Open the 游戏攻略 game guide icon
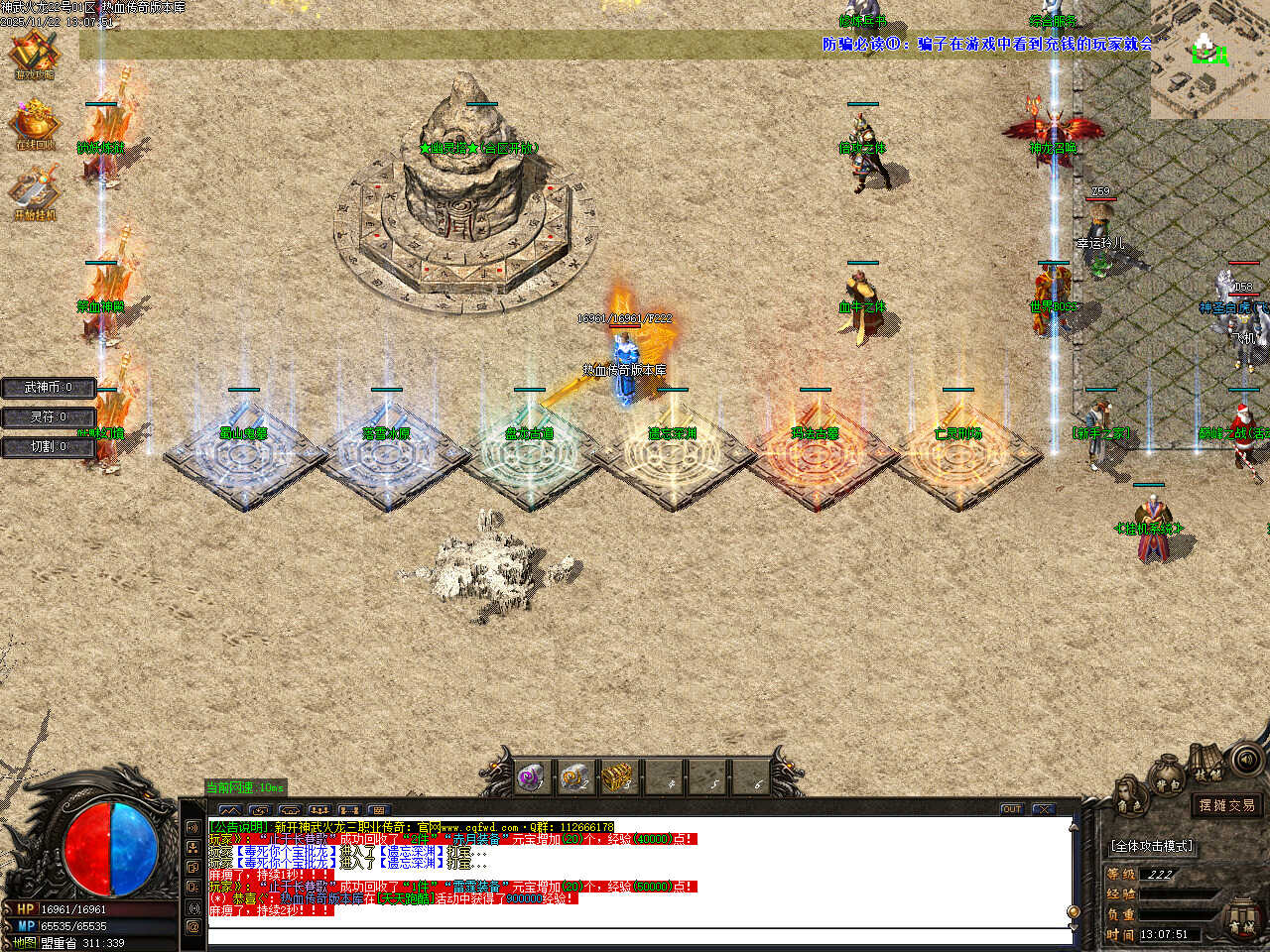Screen dimensions: 1270x952 pyautogui.click(x=35, y=55)
